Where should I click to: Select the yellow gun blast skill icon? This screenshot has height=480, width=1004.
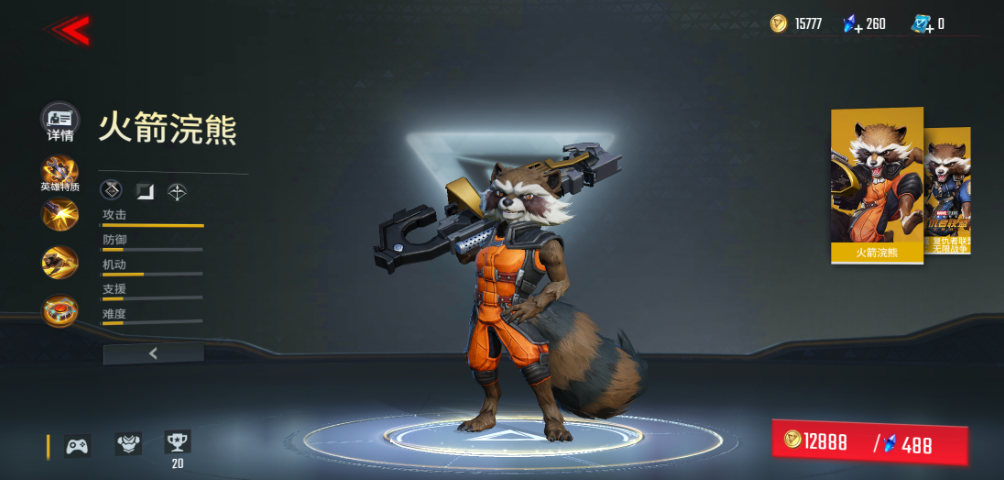click(x=60, y=215)
